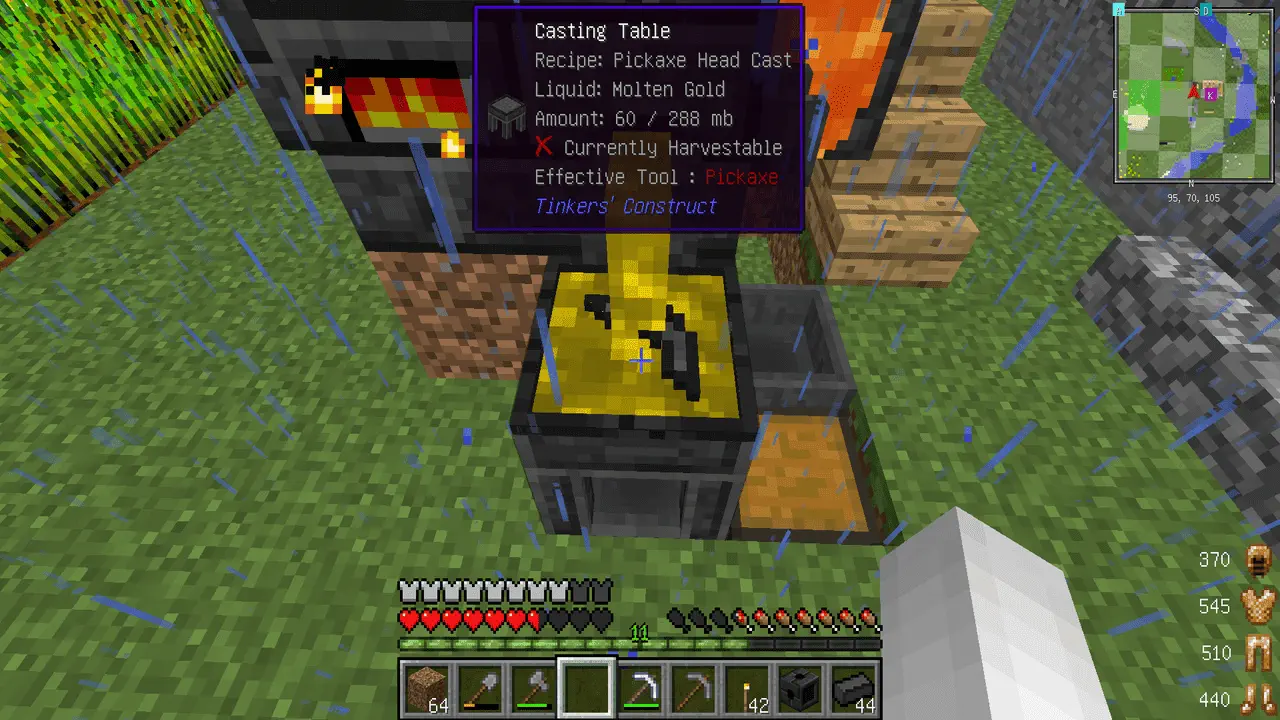Select the axe hotbar slot
Image resolution: width=1280 pixels, height=720 pixels.
[x=532, y=689]
